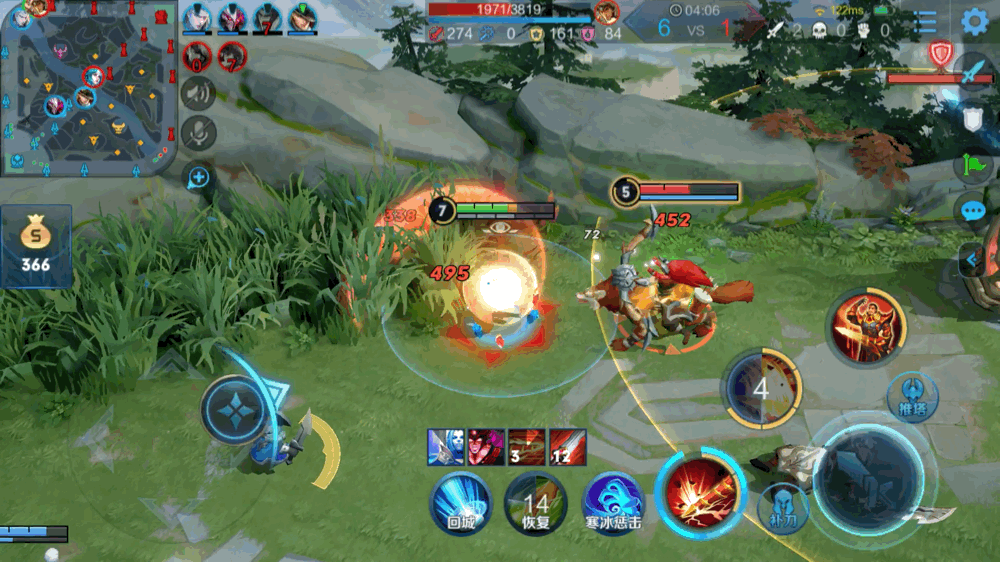Viewport: 1000px width, 562px height.
Task: Open the gold coin shop
Action: pyautogui.click(x=36, y=246)
